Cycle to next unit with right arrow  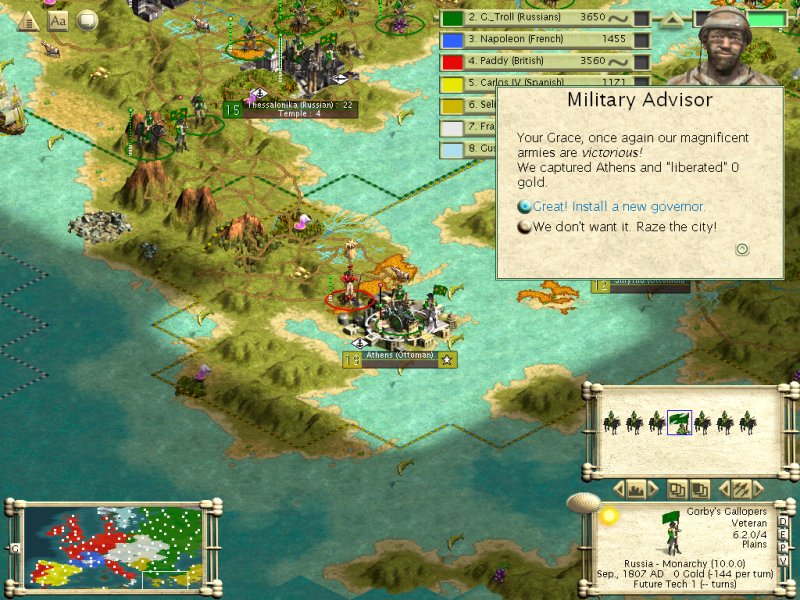pyautogui.click(x=759, y=489)
